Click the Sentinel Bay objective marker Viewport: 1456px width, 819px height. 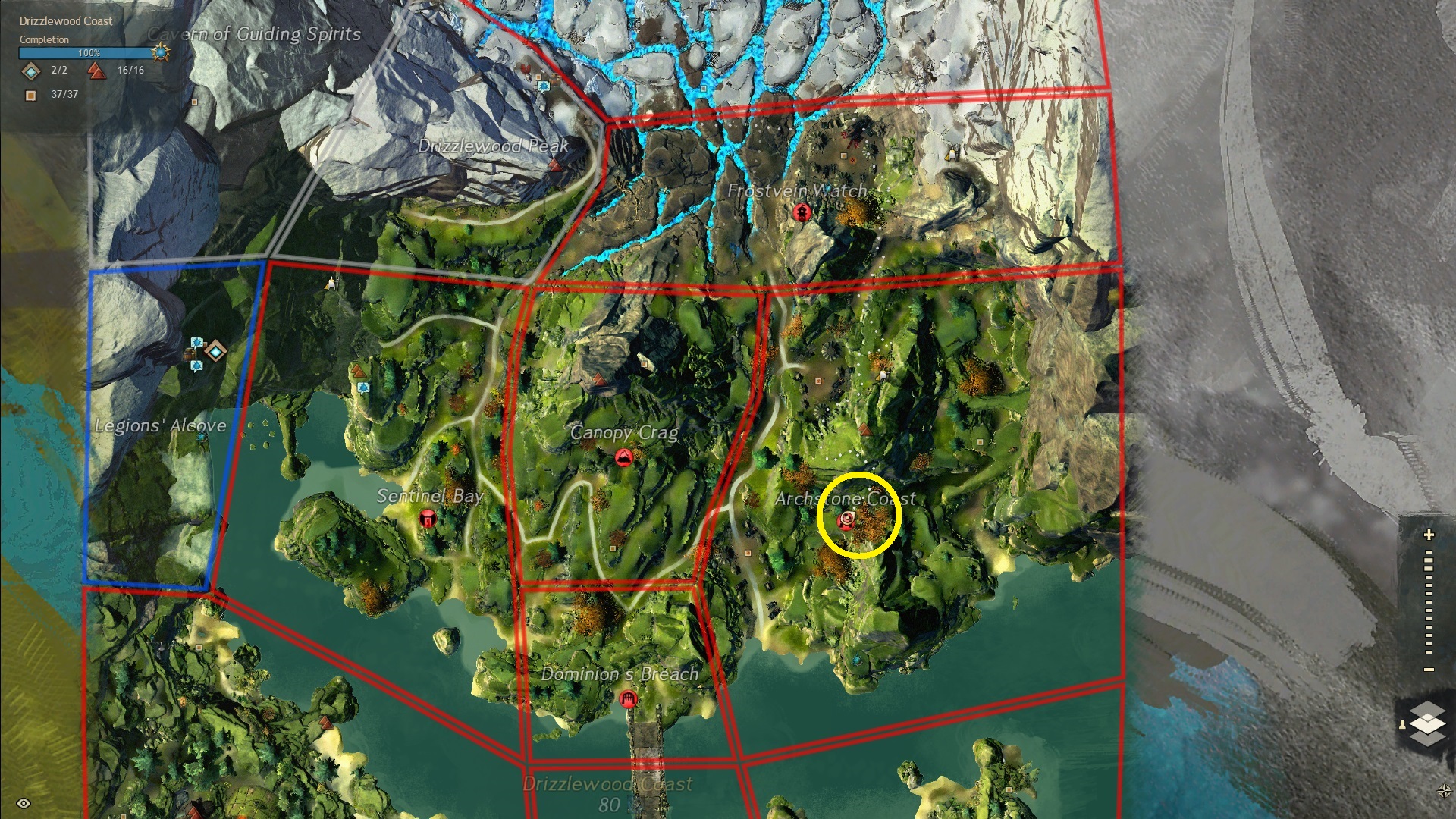point(428,519)
